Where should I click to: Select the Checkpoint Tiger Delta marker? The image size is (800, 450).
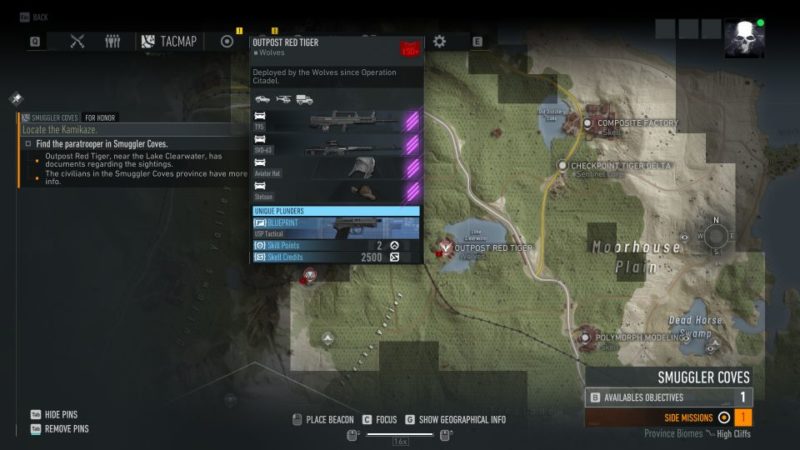pos(563,165)
